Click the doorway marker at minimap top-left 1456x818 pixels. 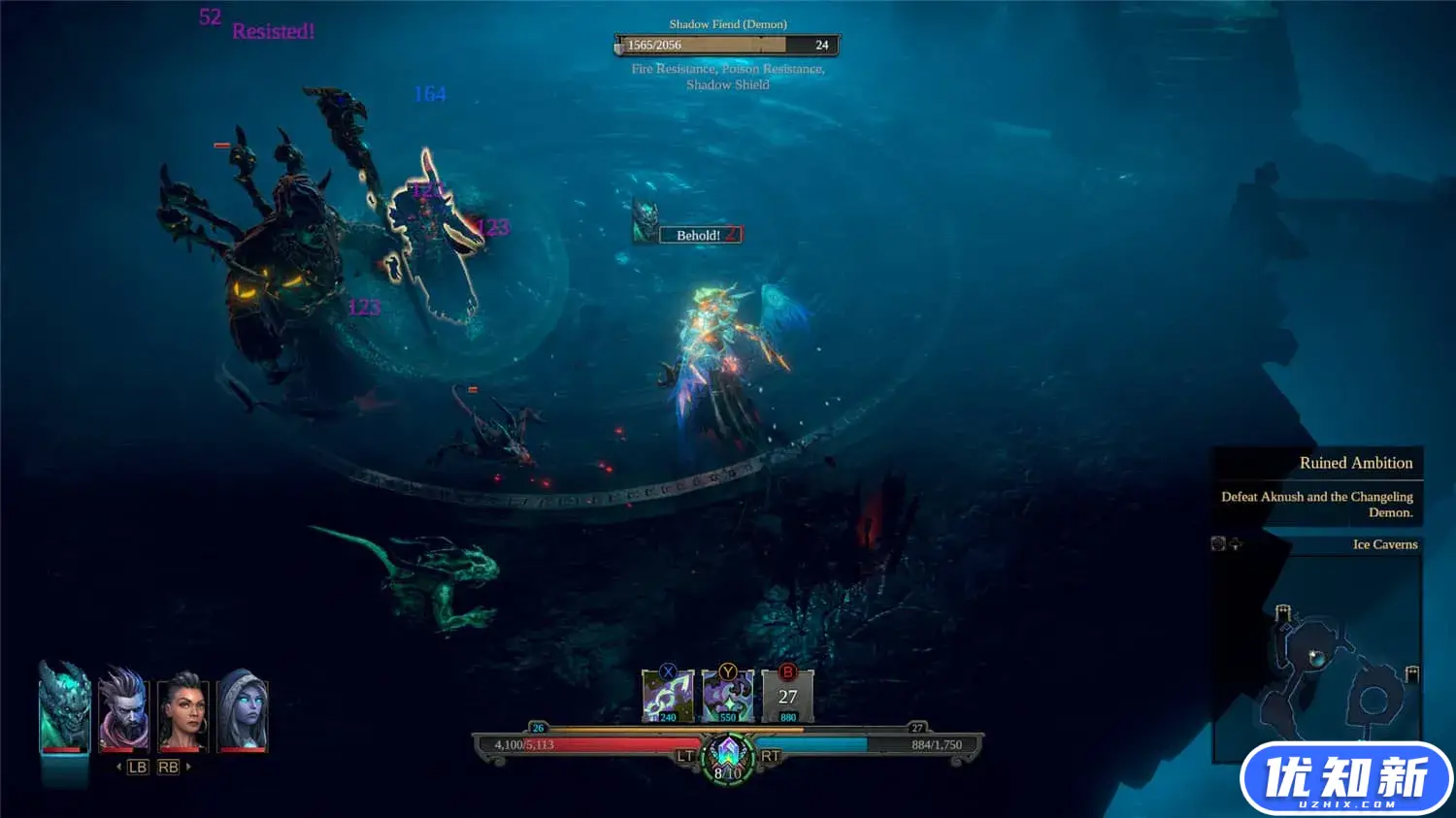coord(1282,612)
